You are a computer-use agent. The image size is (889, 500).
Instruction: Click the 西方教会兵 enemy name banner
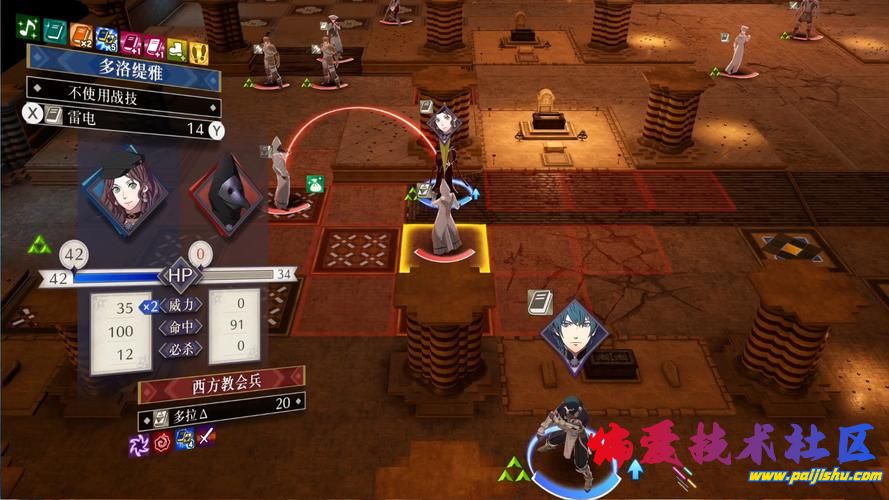(x=222, y=383)
